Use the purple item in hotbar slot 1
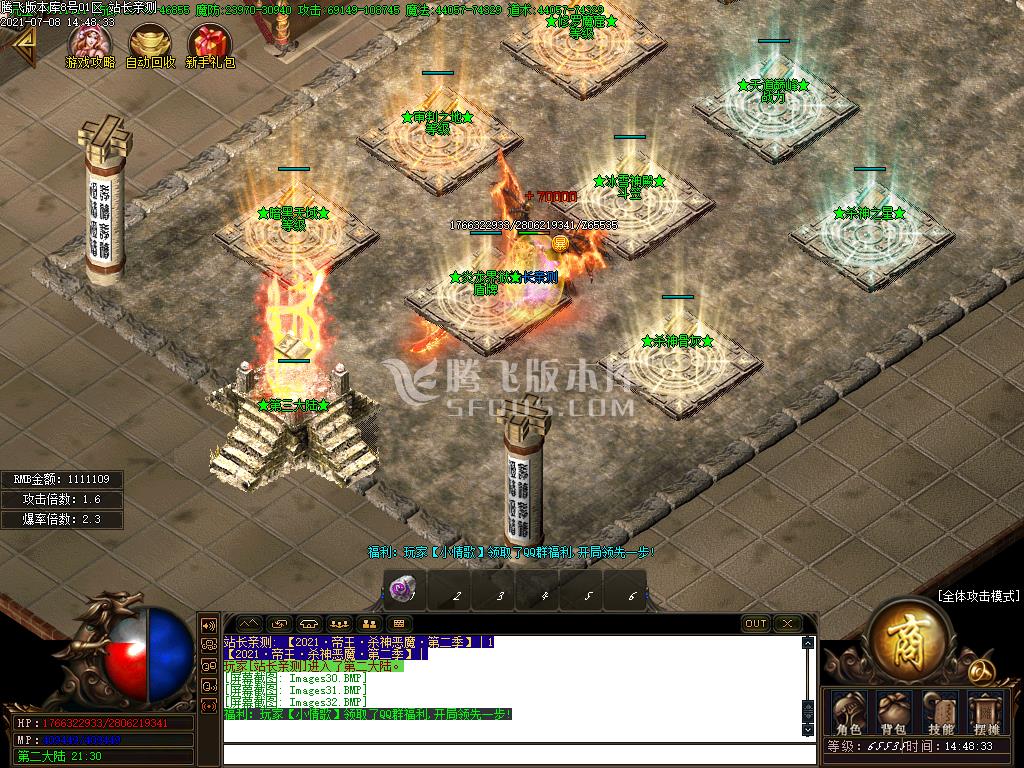 click(x=403, y=589)
